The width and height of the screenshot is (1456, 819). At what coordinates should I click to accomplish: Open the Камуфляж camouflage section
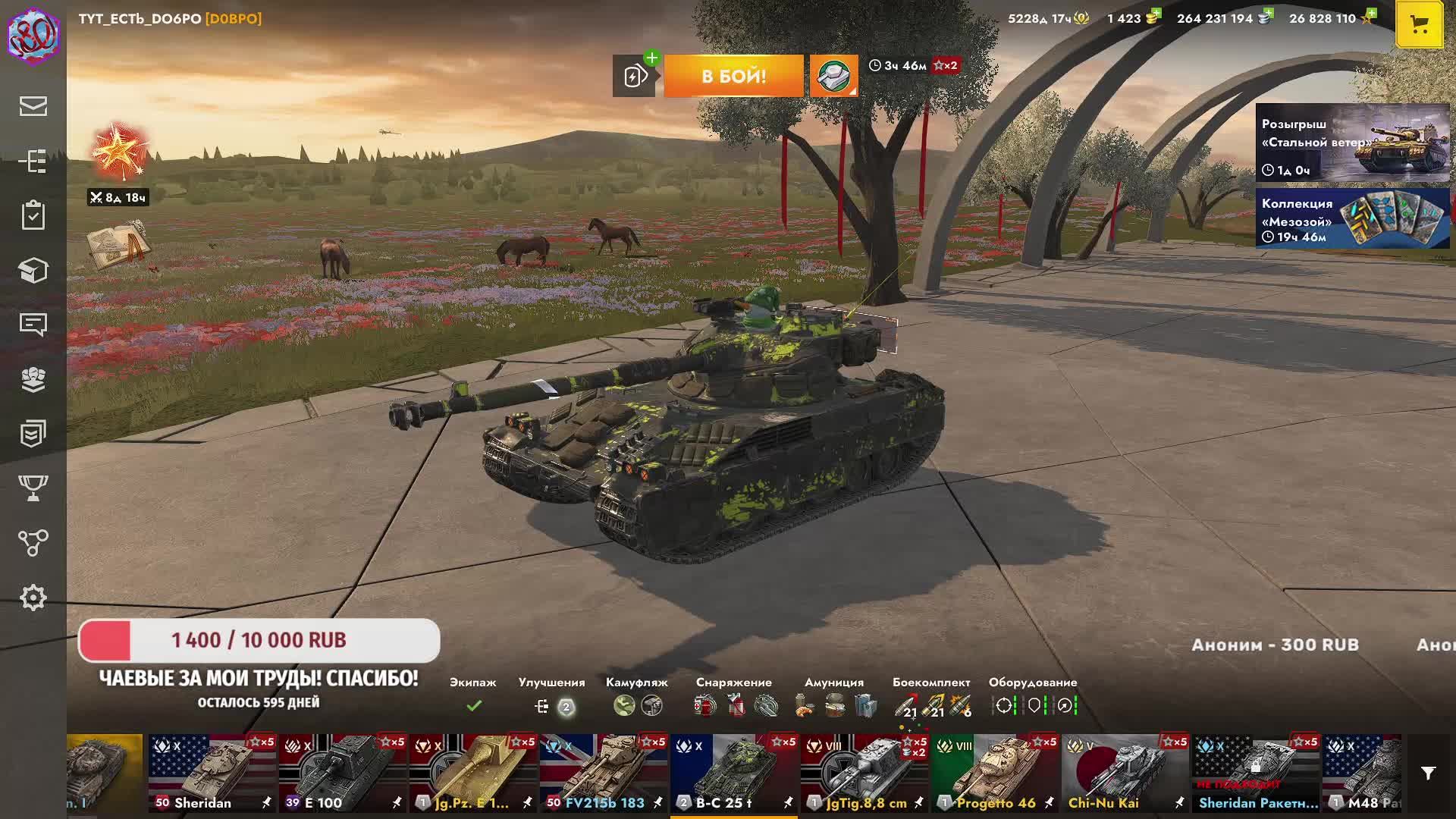pos(637,705)
